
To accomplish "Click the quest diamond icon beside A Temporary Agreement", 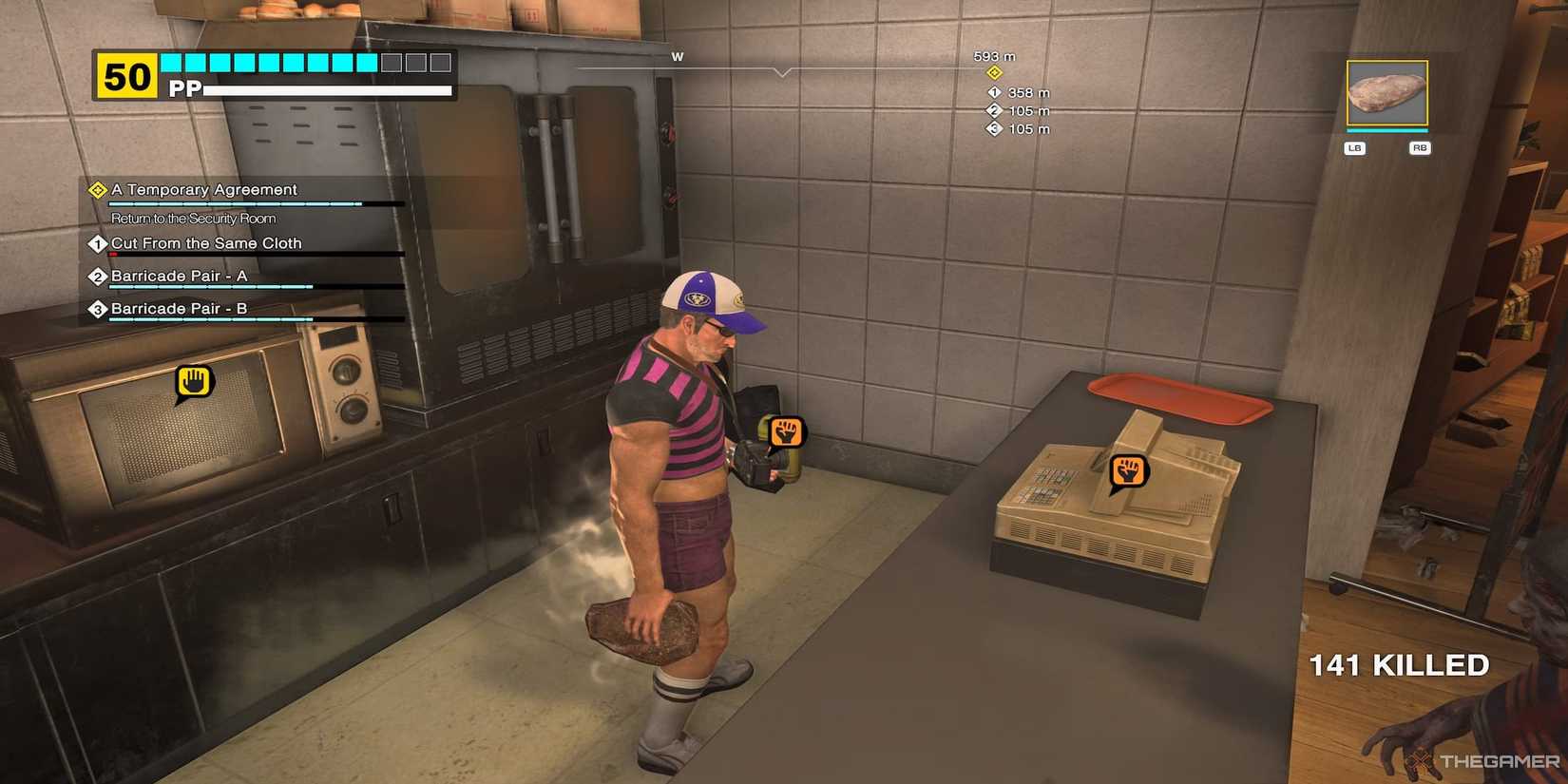I will click(x=96, y=189).
